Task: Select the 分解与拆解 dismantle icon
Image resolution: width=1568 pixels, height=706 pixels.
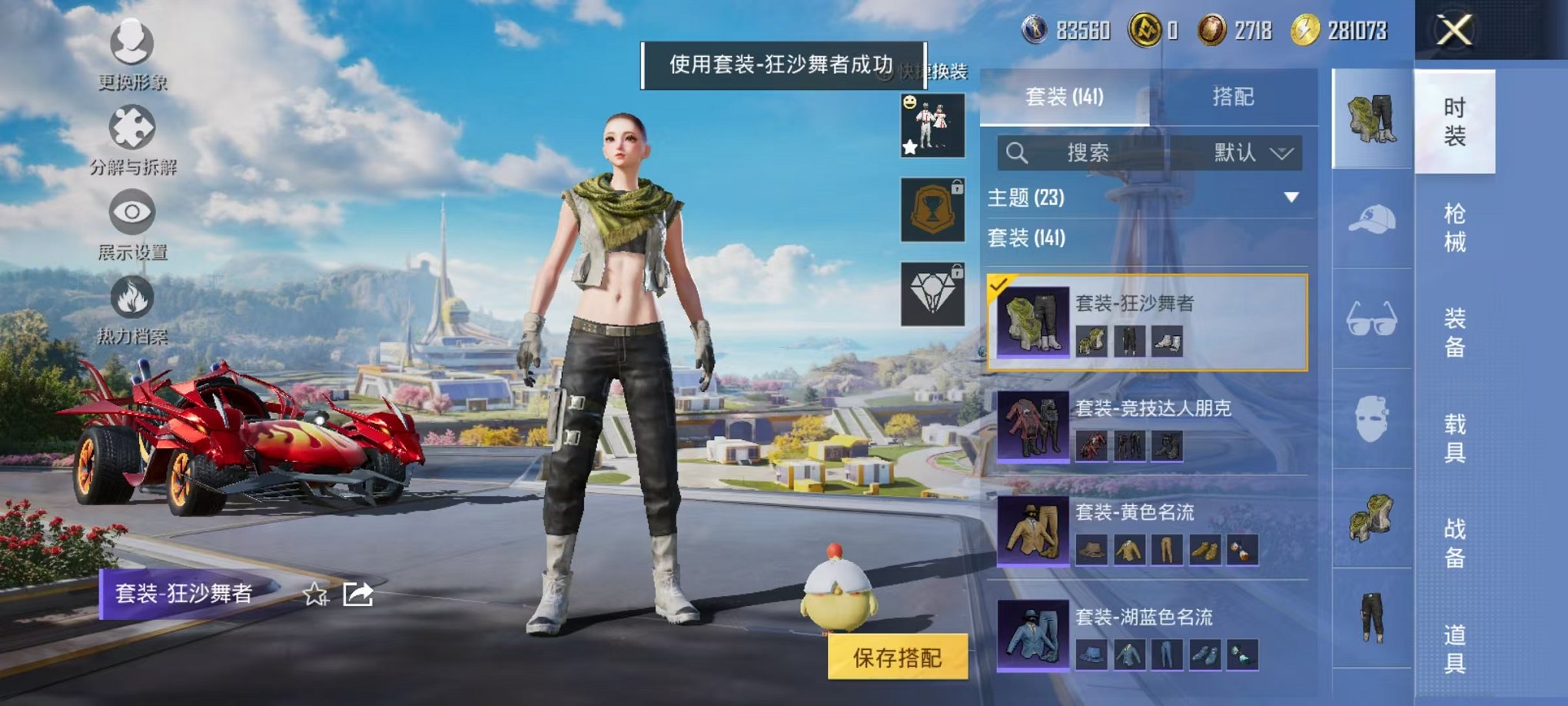Action: click(x=132, y=135)
